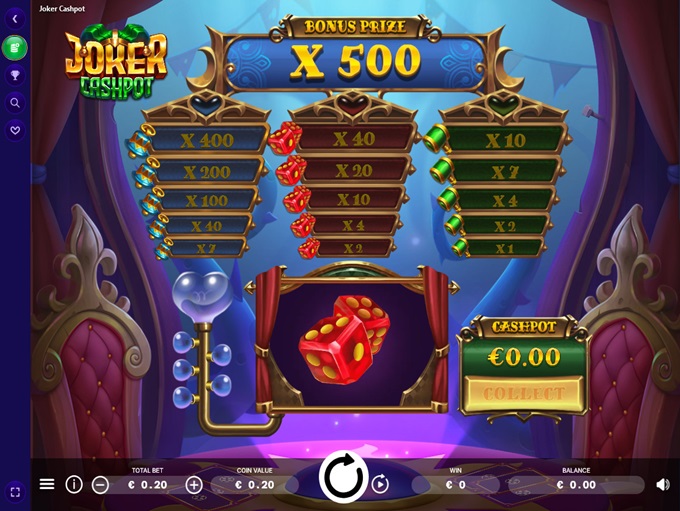Spin the reels with the circular arrow button
Image resolution: width=680 pixels, height=511 pixels.
tap(343, 478)
